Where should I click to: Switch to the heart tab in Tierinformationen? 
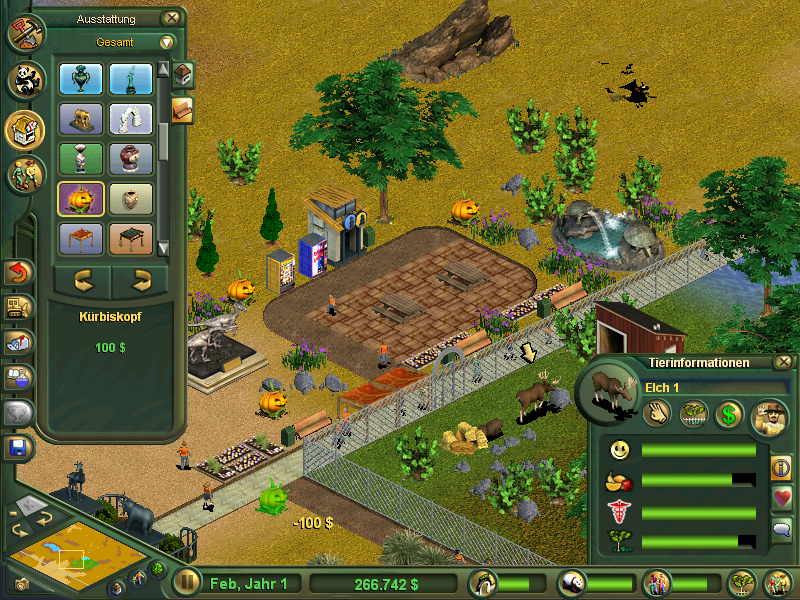click(781, 497)
